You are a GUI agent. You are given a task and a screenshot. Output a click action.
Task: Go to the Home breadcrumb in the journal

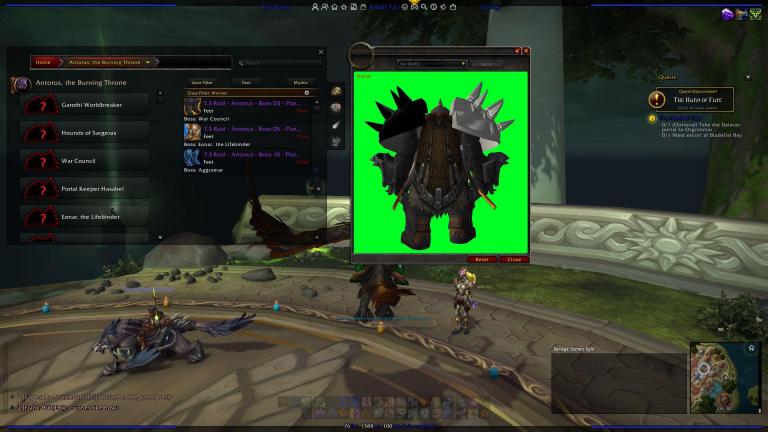[43, 62]
